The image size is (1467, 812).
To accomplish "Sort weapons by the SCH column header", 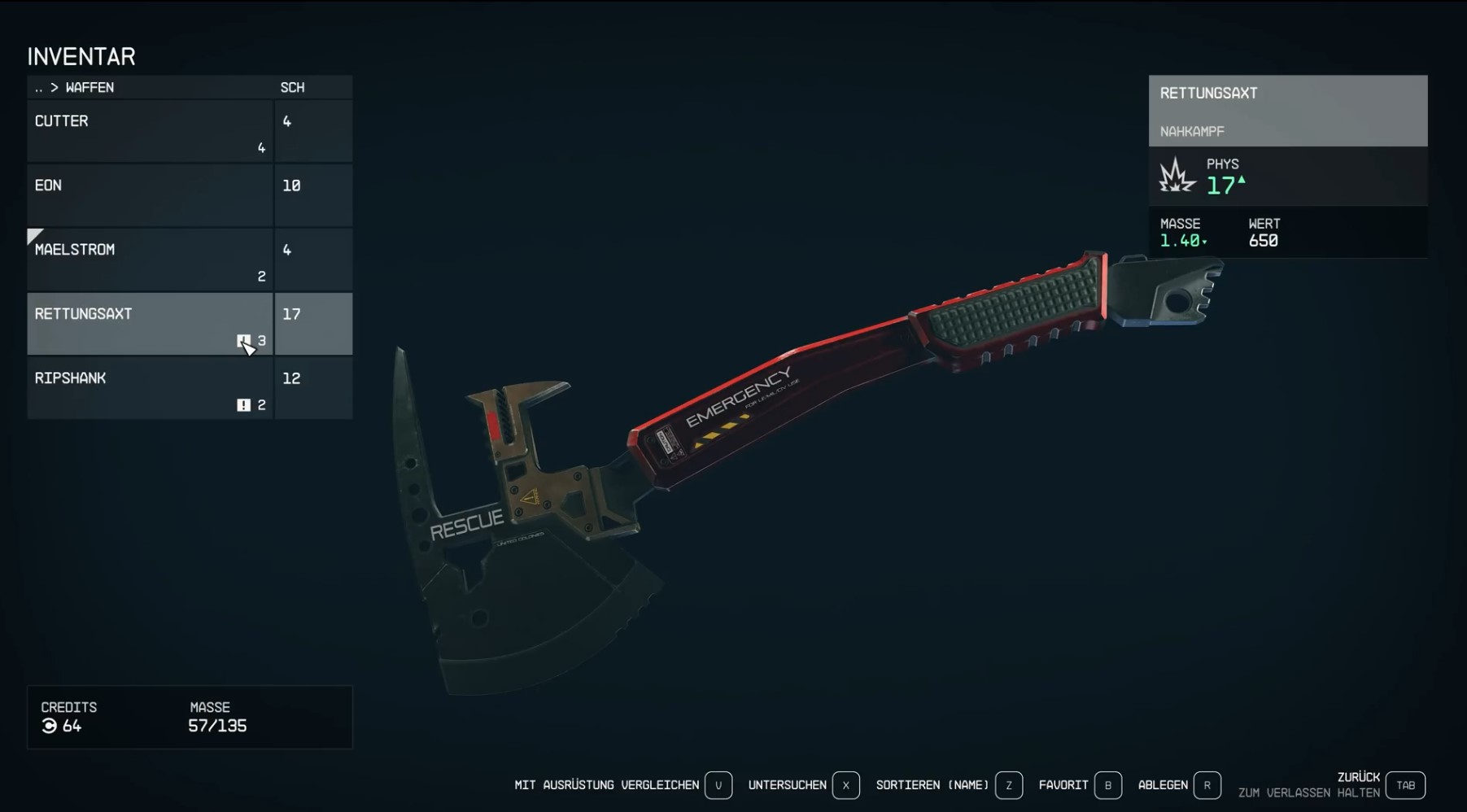I will pos(293,87).
